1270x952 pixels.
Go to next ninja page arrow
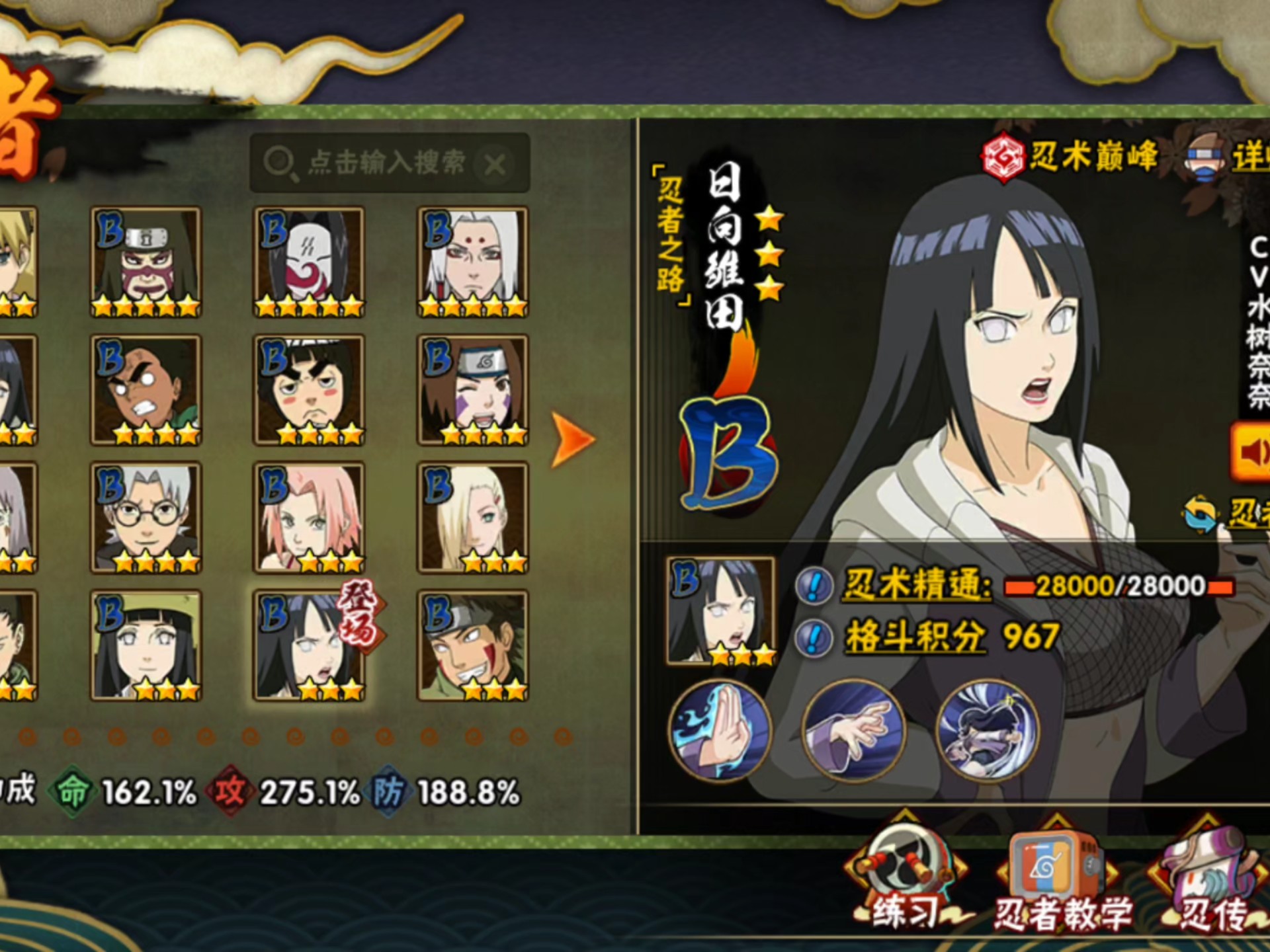click(571, 440)
